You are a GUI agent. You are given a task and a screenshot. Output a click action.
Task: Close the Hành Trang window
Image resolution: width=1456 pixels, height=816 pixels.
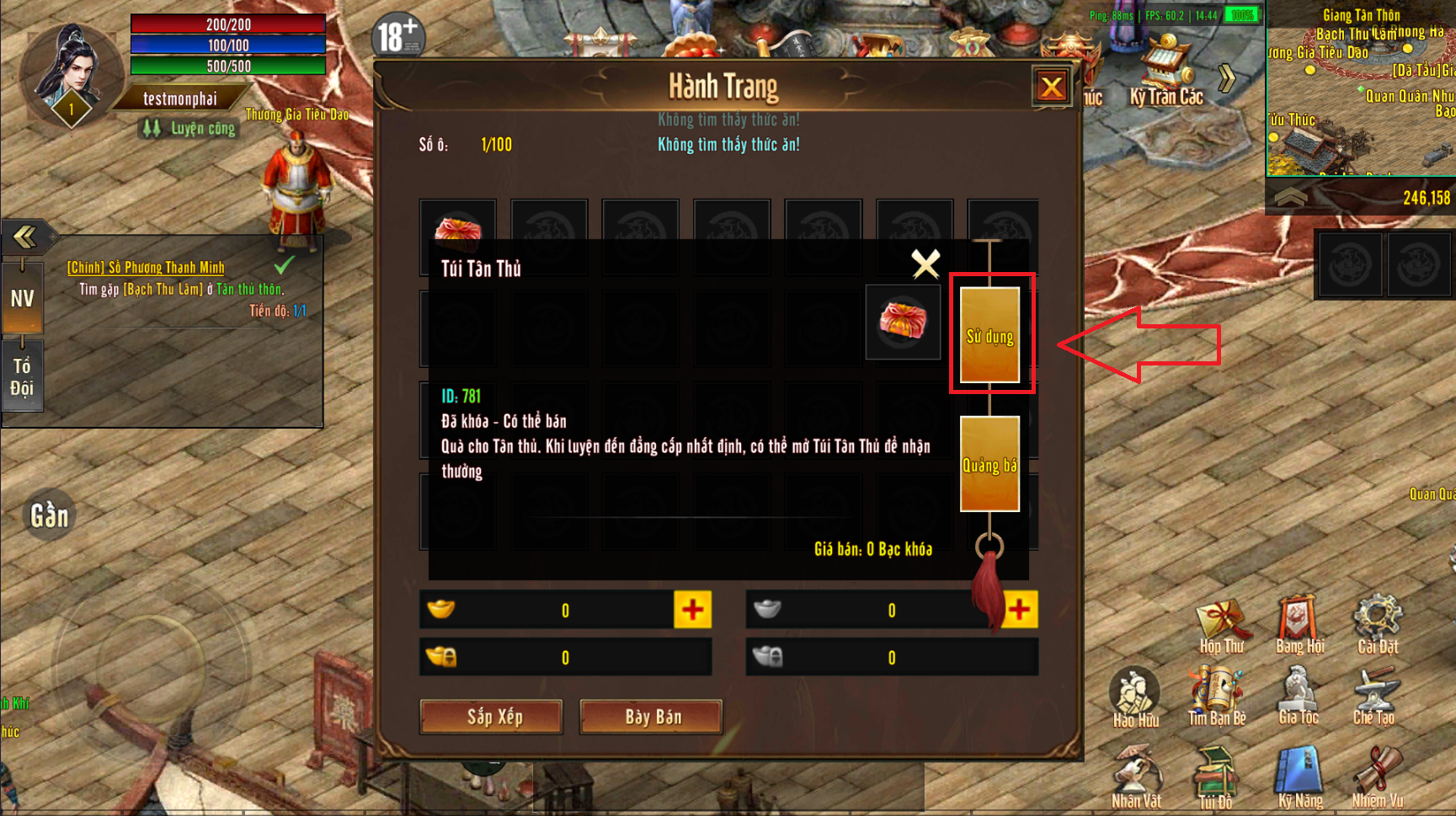(x=1052, y=86)
